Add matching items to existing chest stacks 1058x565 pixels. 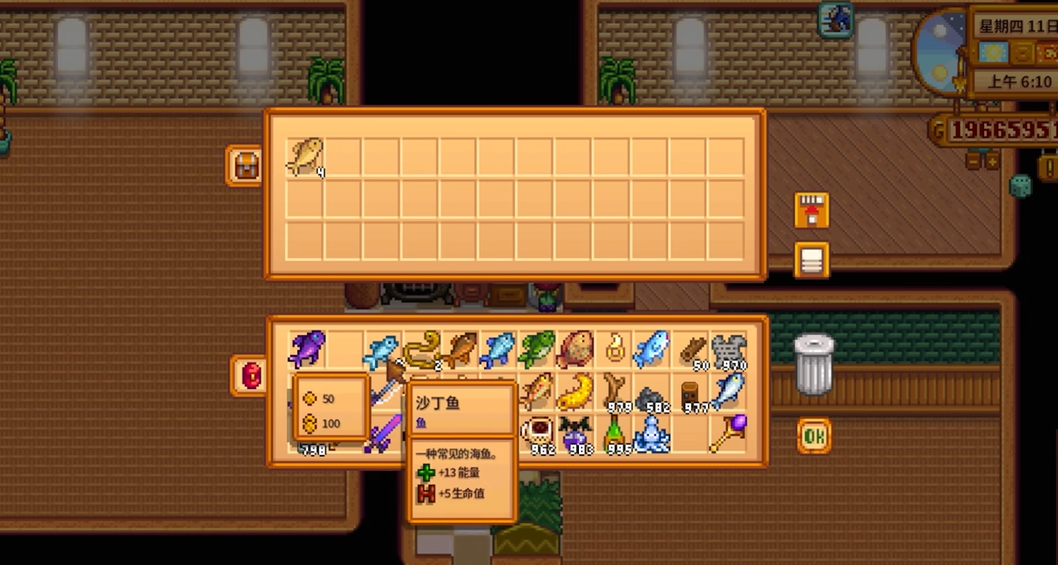click(811, 211)
